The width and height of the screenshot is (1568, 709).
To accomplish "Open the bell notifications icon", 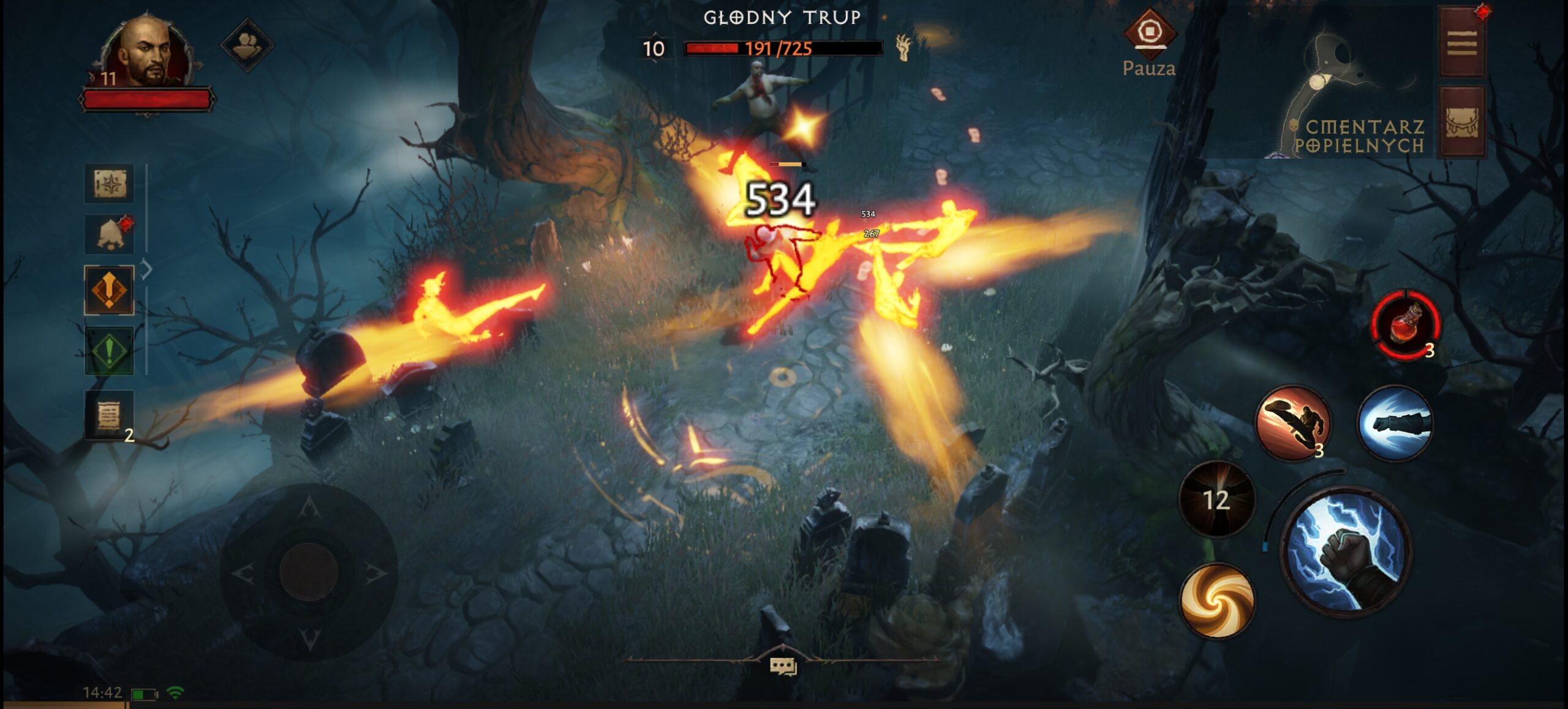I will [x=109, y=234].
